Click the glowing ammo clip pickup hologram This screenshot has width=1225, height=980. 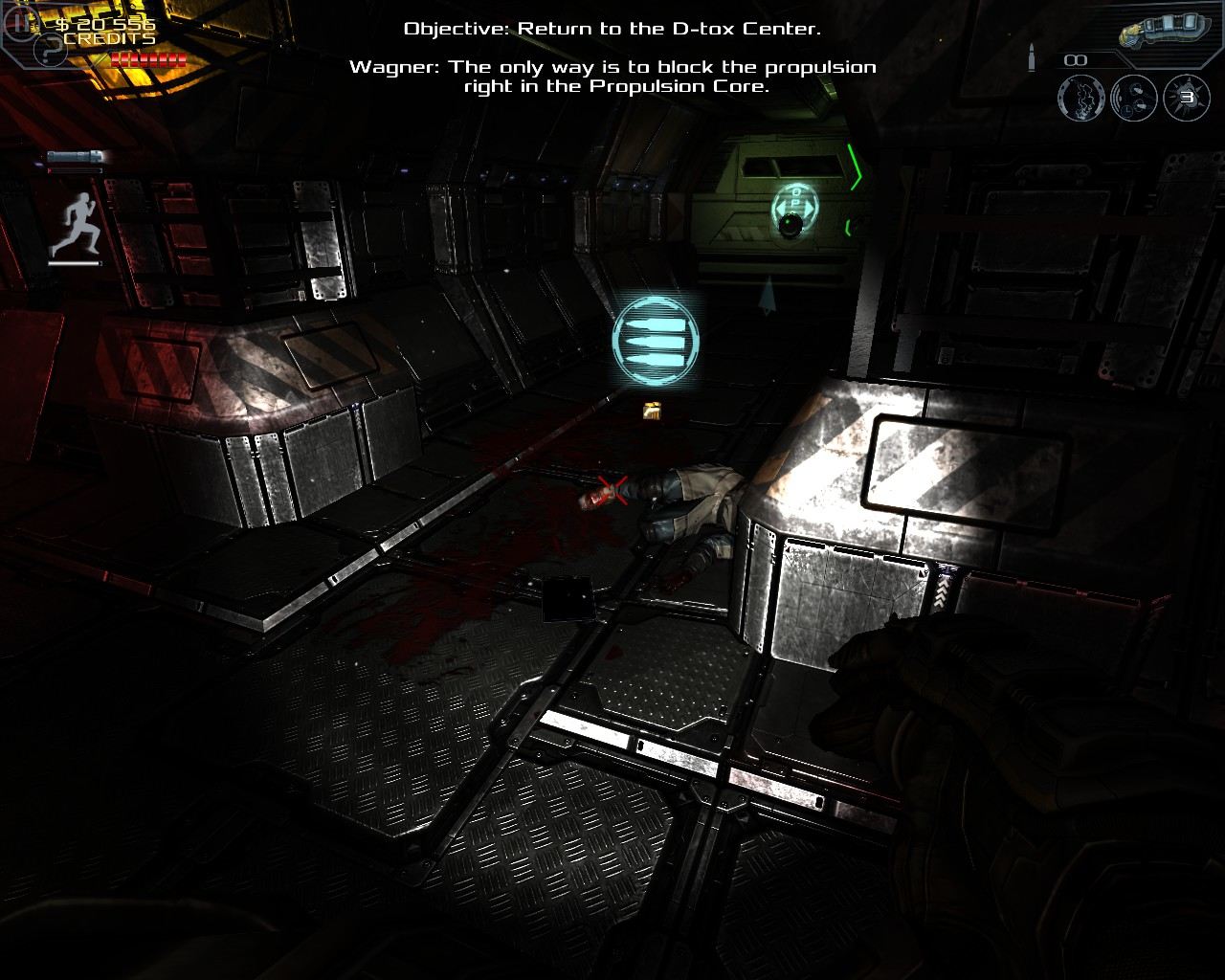click(655, 340)
